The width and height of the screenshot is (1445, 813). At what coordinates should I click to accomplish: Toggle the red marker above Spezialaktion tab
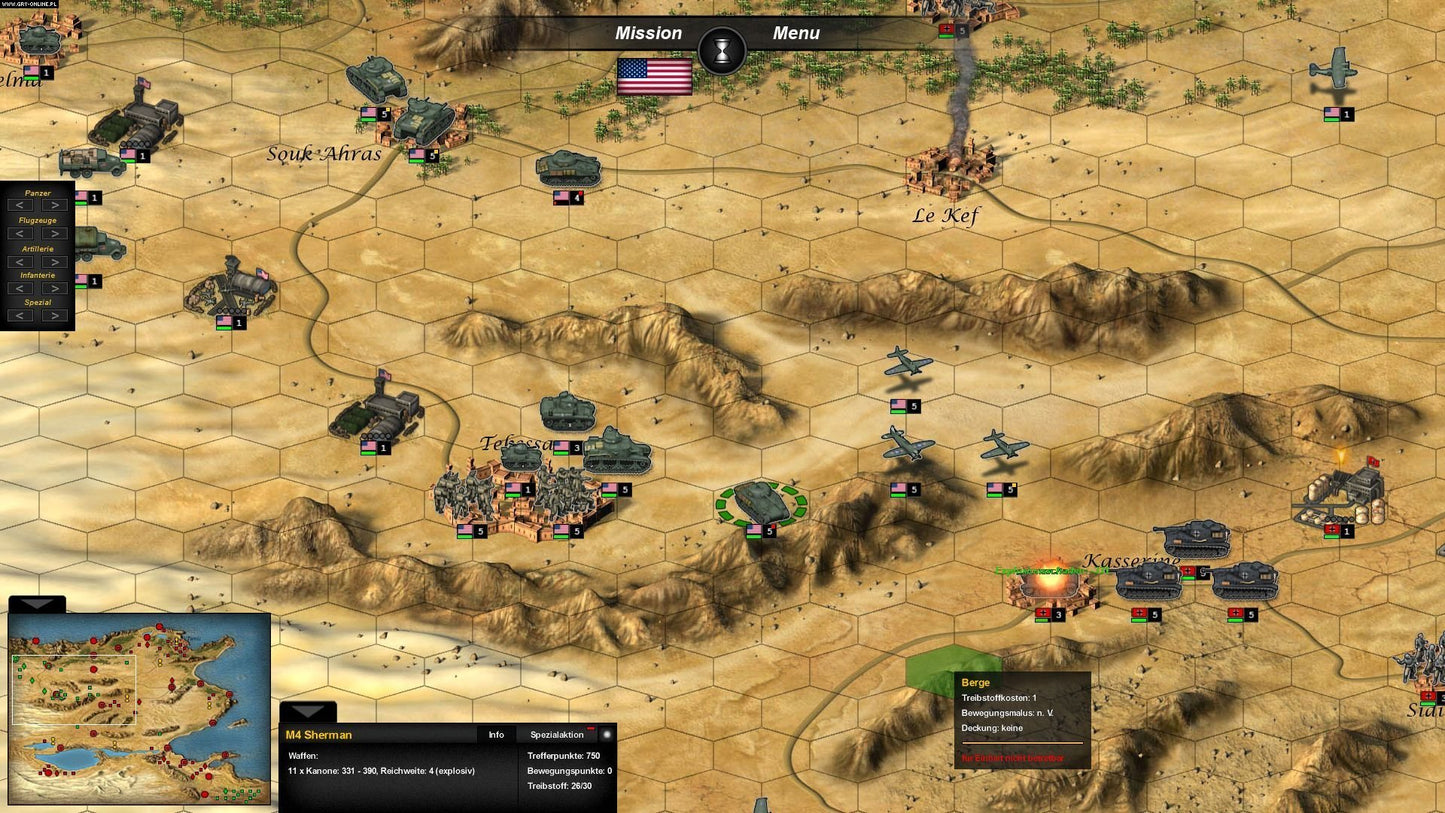point(589,727)
